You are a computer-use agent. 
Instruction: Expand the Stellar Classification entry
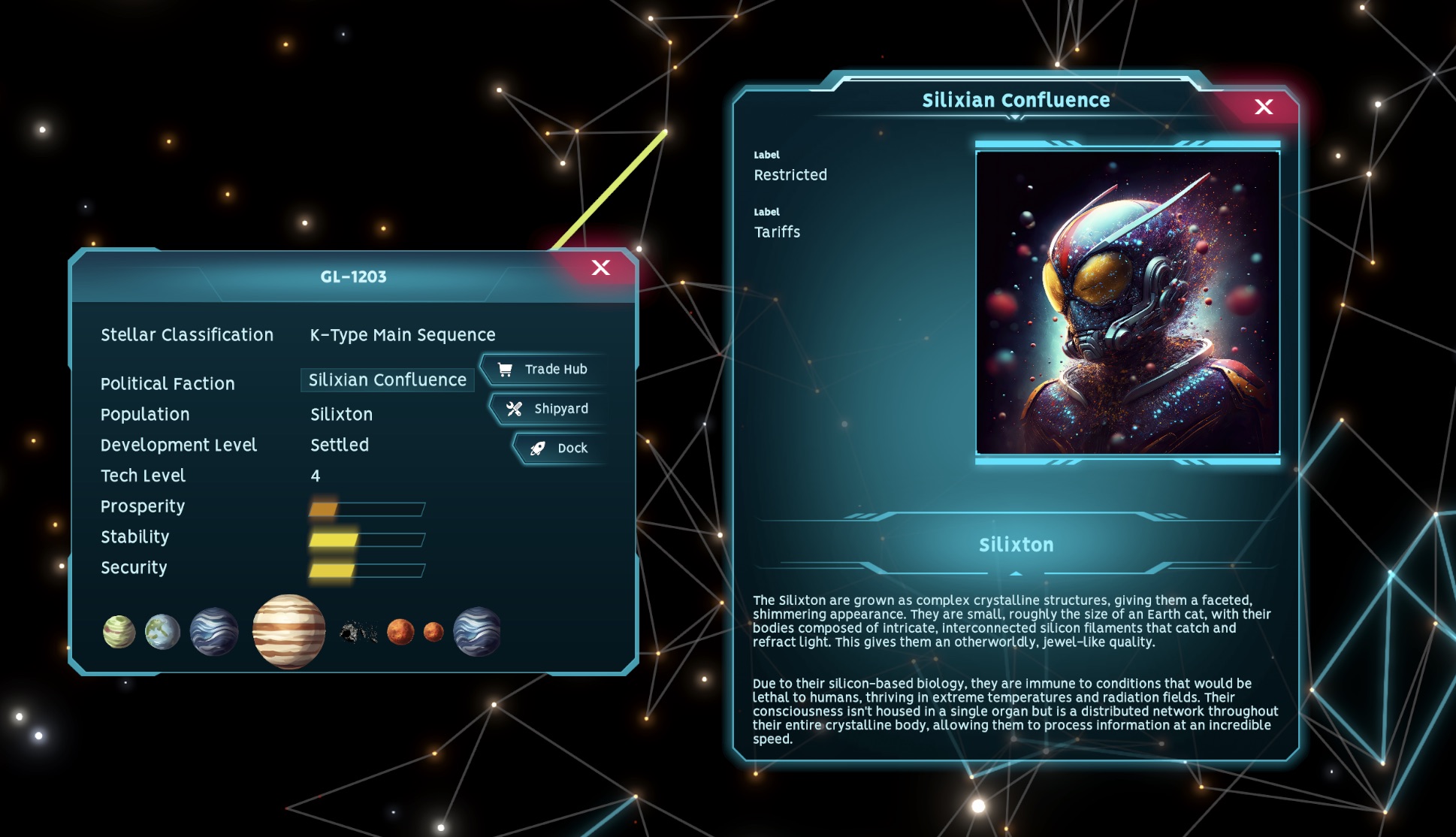pyautogui.click(x=186, y=334)
